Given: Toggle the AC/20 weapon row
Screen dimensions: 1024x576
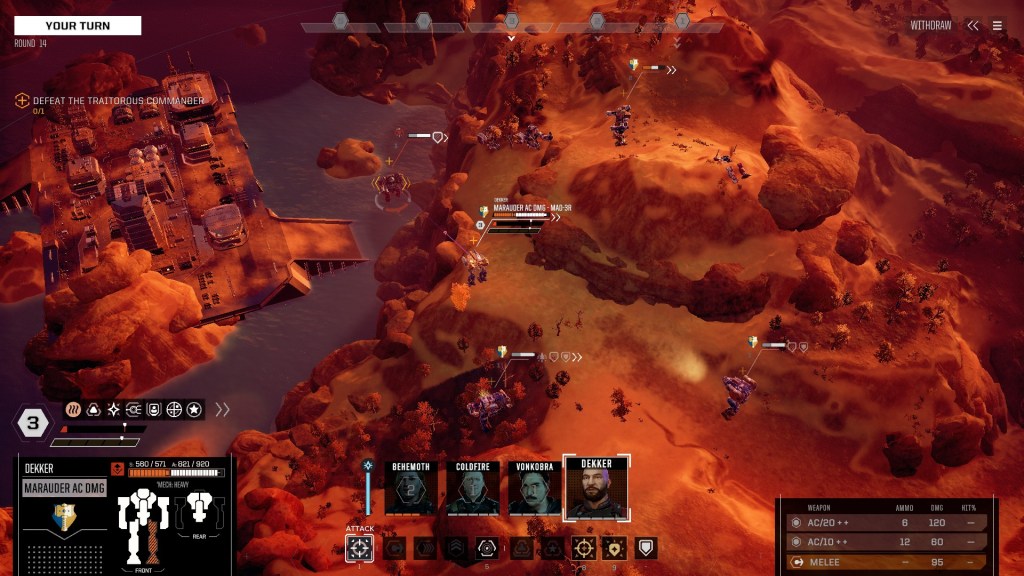Looking at the screenshot, I should (x=881, y=523).
